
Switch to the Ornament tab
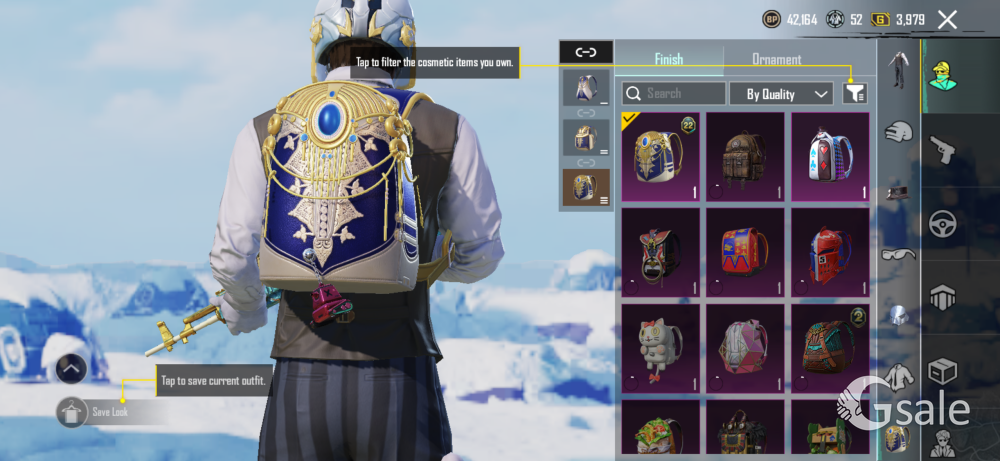(777, 59)
